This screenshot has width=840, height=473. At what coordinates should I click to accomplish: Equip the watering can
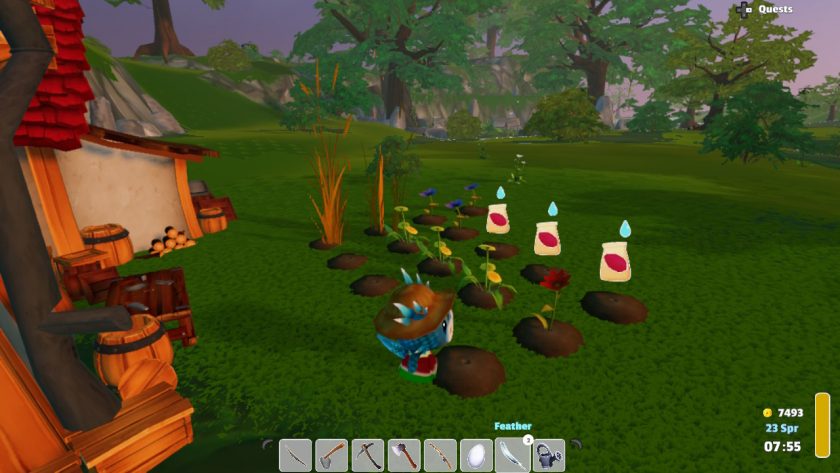549,455
